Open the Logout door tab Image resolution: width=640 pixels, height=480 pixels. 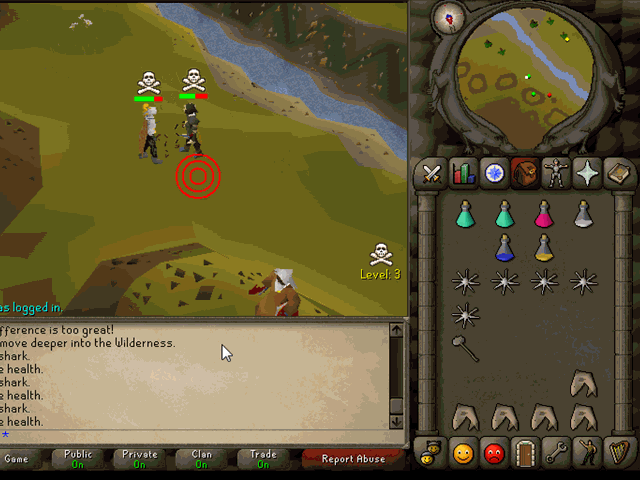point(524,452)
